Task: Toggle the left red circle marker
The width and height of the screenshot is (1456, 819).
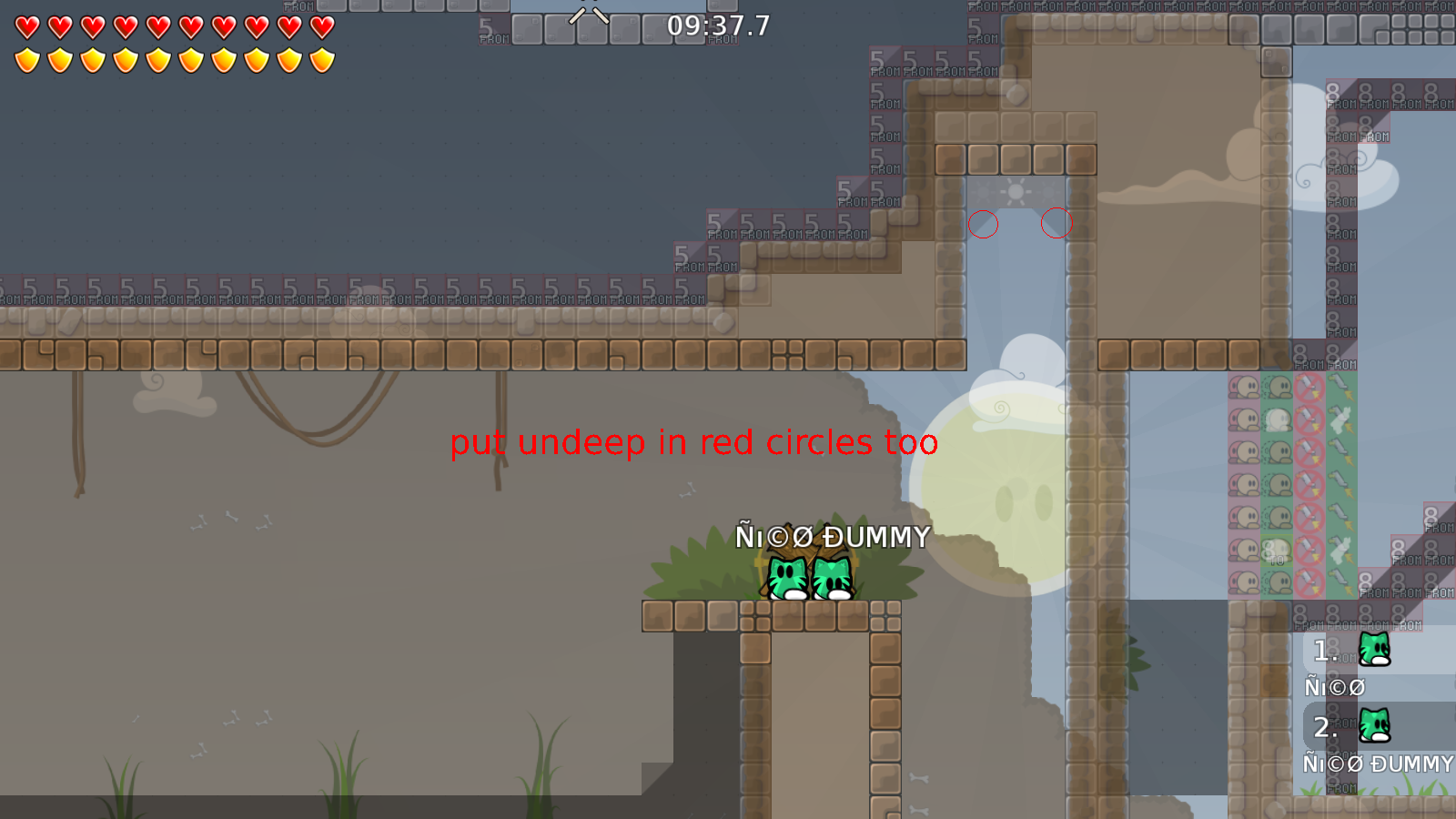Action: [x=983, y=224]
